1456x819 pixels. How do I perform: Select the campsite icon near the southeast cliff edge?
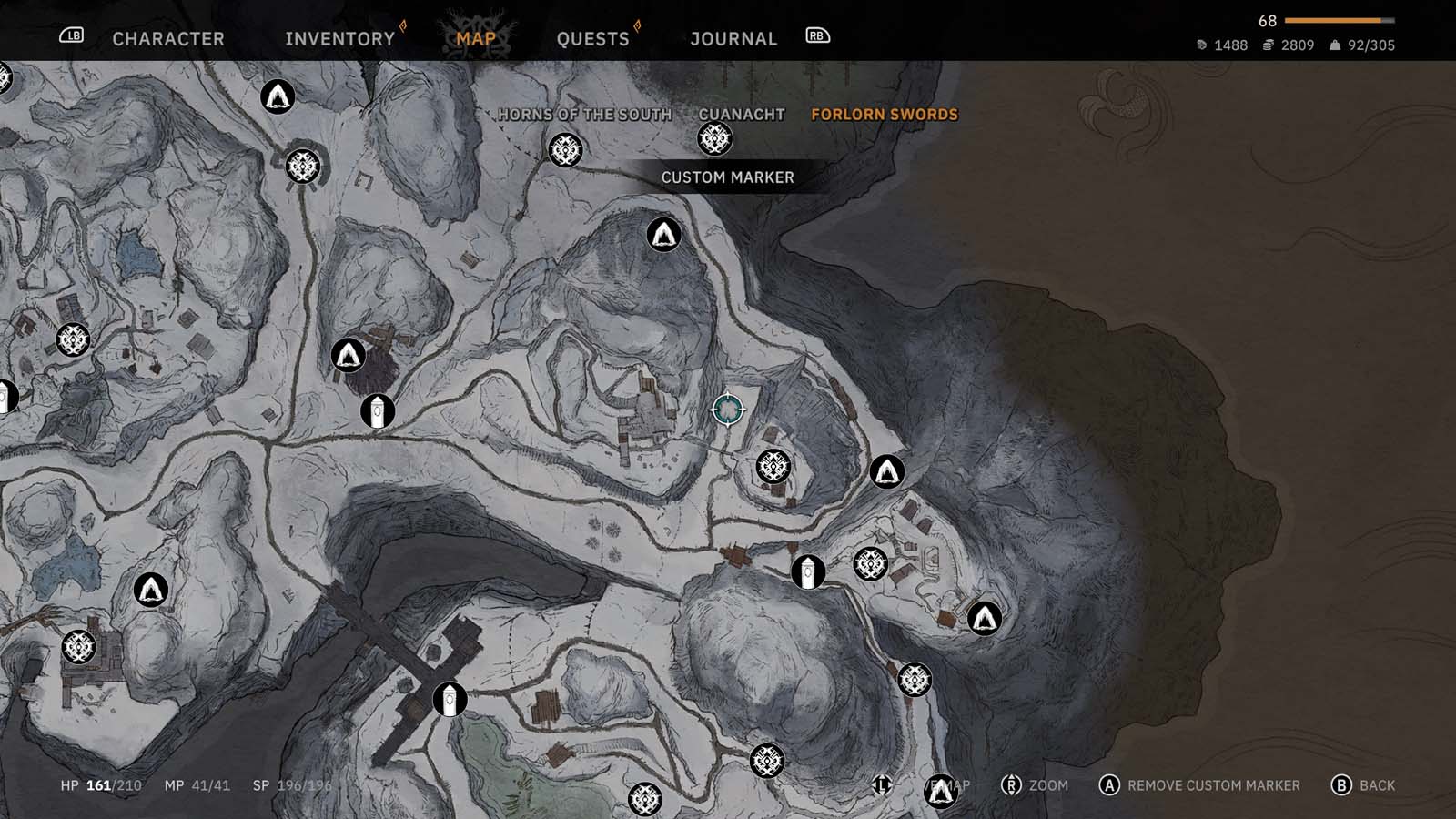click(985, 619)
